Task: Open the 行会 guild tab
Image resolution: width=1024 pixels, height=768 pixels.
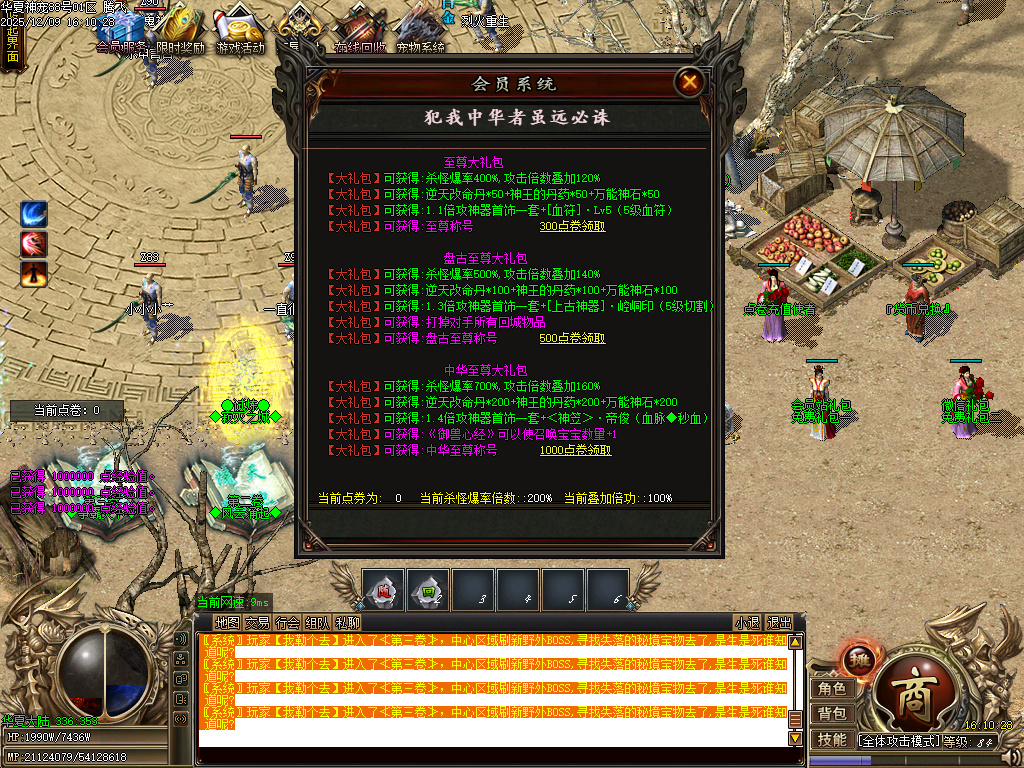Action: pos(287,622)
